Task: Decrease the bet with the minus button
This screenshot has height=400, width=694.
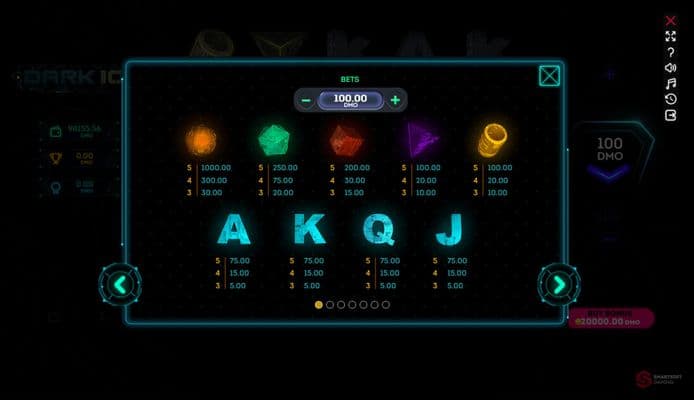Action: pyautogui.click(x=306, y=100)
